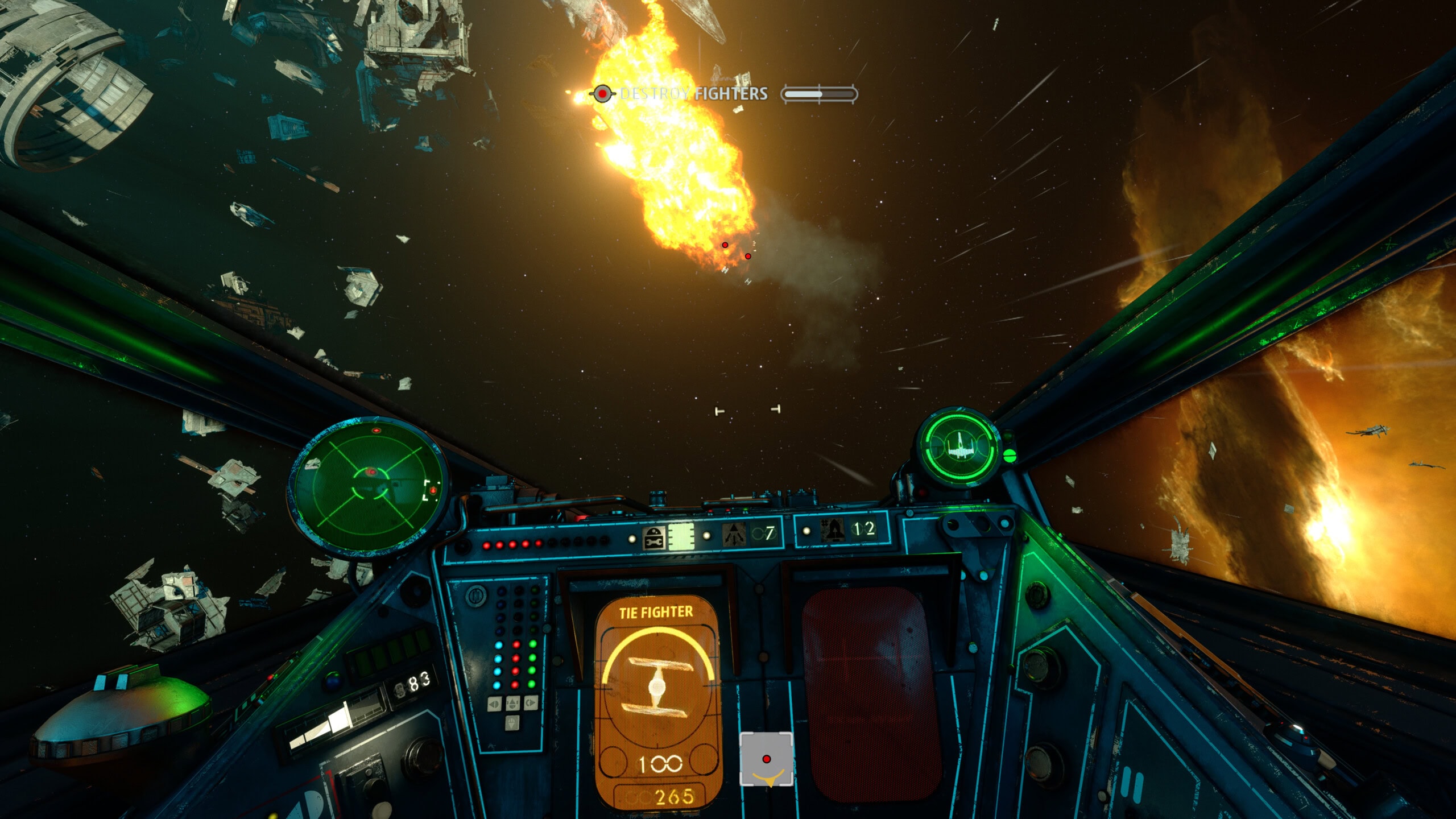This screenshot has height=819, width=1456.
Task: Select the multi-arrow missile weapon icon
Action: [x=734, y=535]
